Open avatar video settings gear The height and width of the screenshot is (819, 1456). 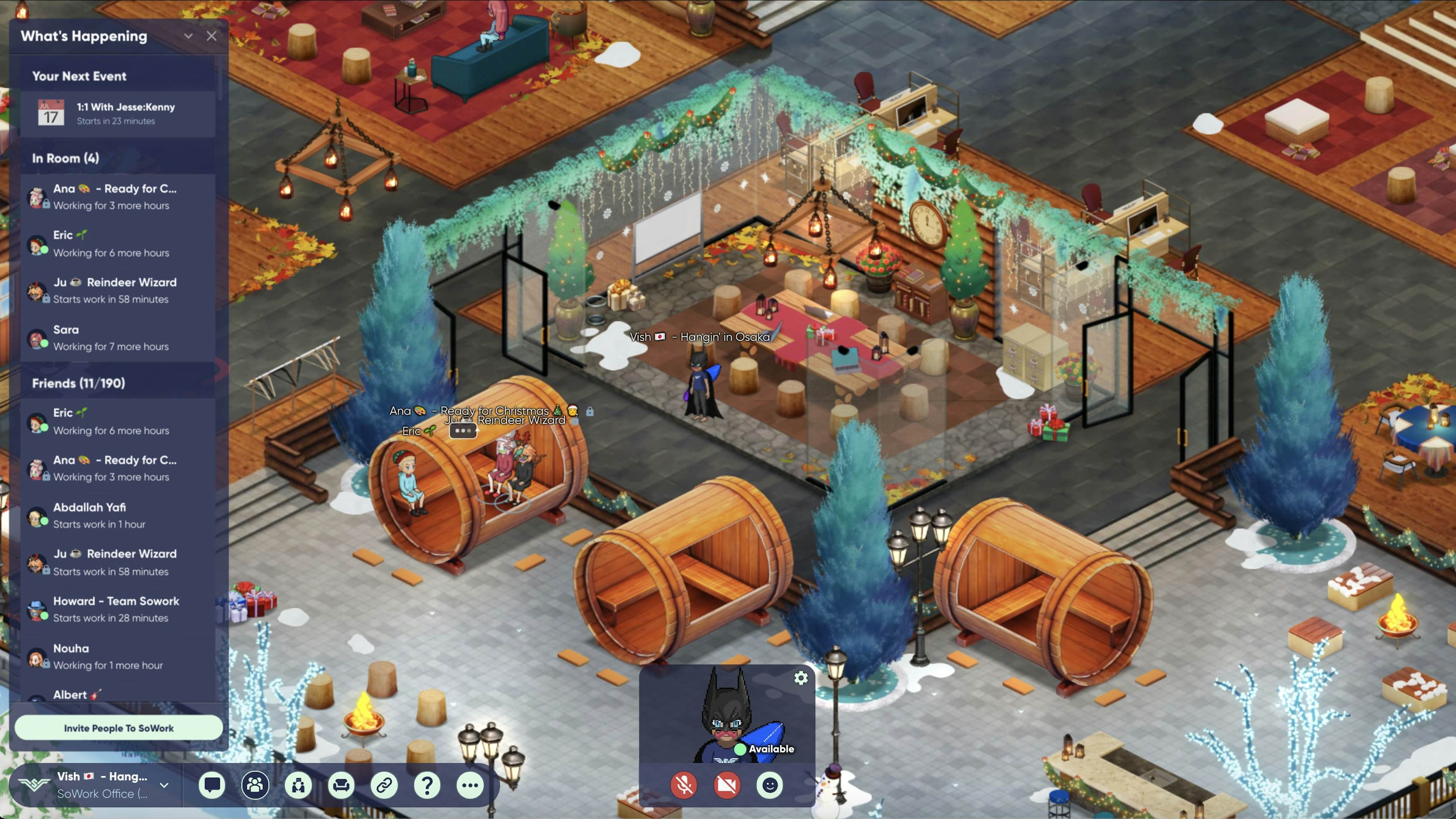[801, 678]
